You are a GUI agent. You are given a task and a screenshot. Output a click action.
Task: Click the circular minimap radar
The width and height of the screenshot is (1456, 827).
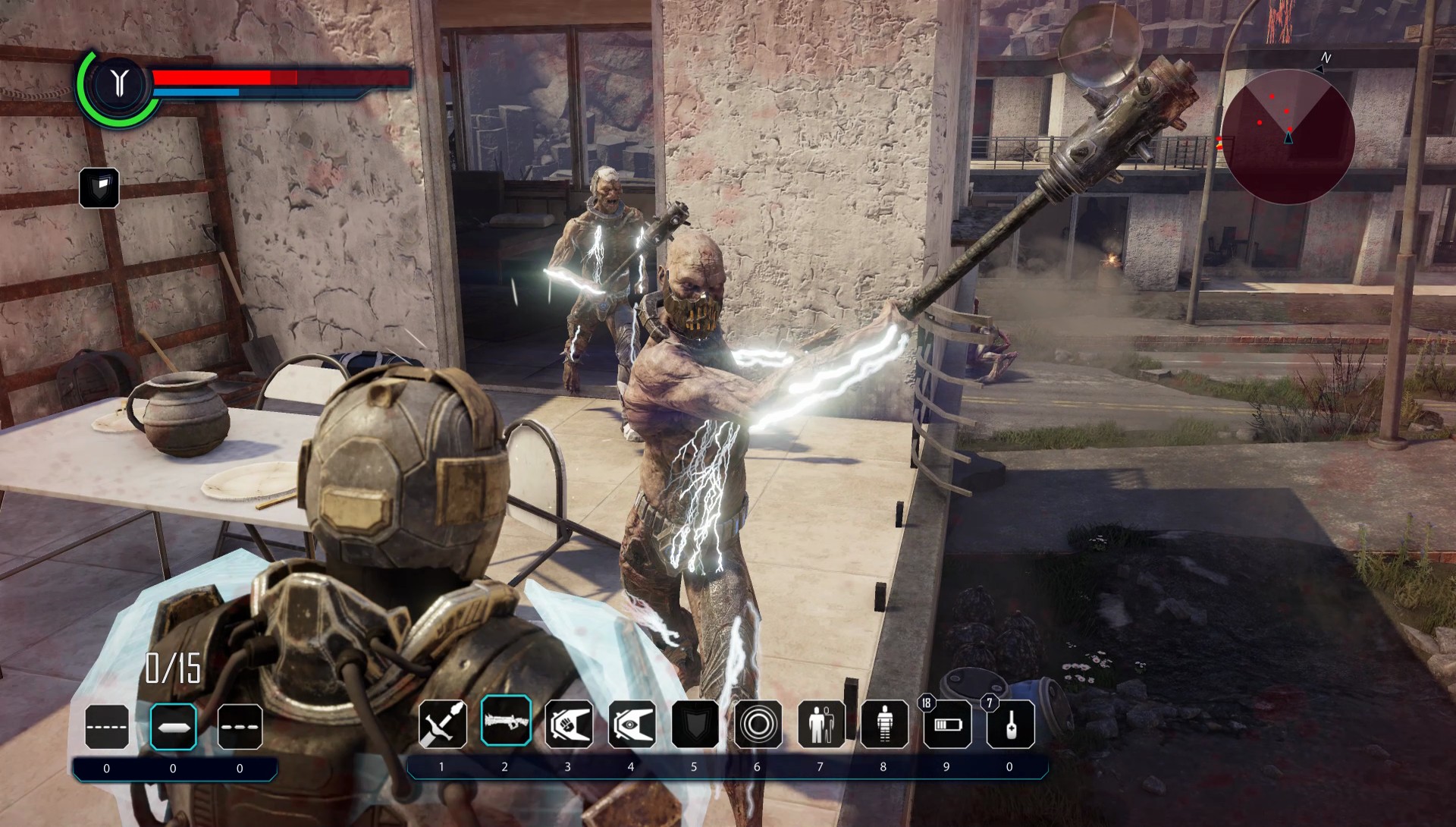(1288, 137)
